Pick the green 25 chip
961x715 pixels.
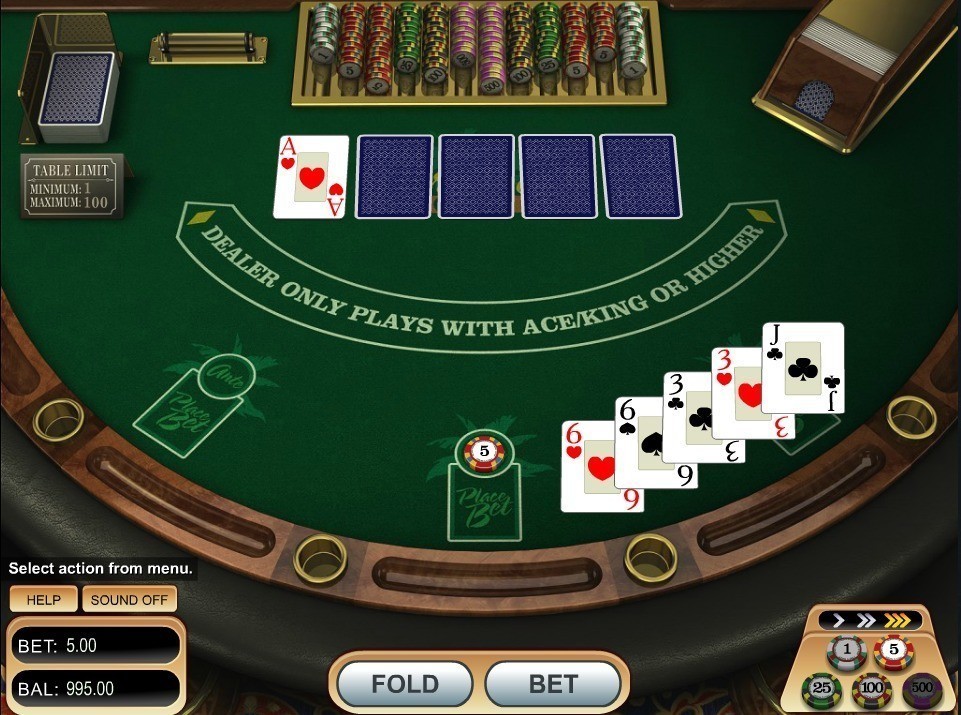822,689
